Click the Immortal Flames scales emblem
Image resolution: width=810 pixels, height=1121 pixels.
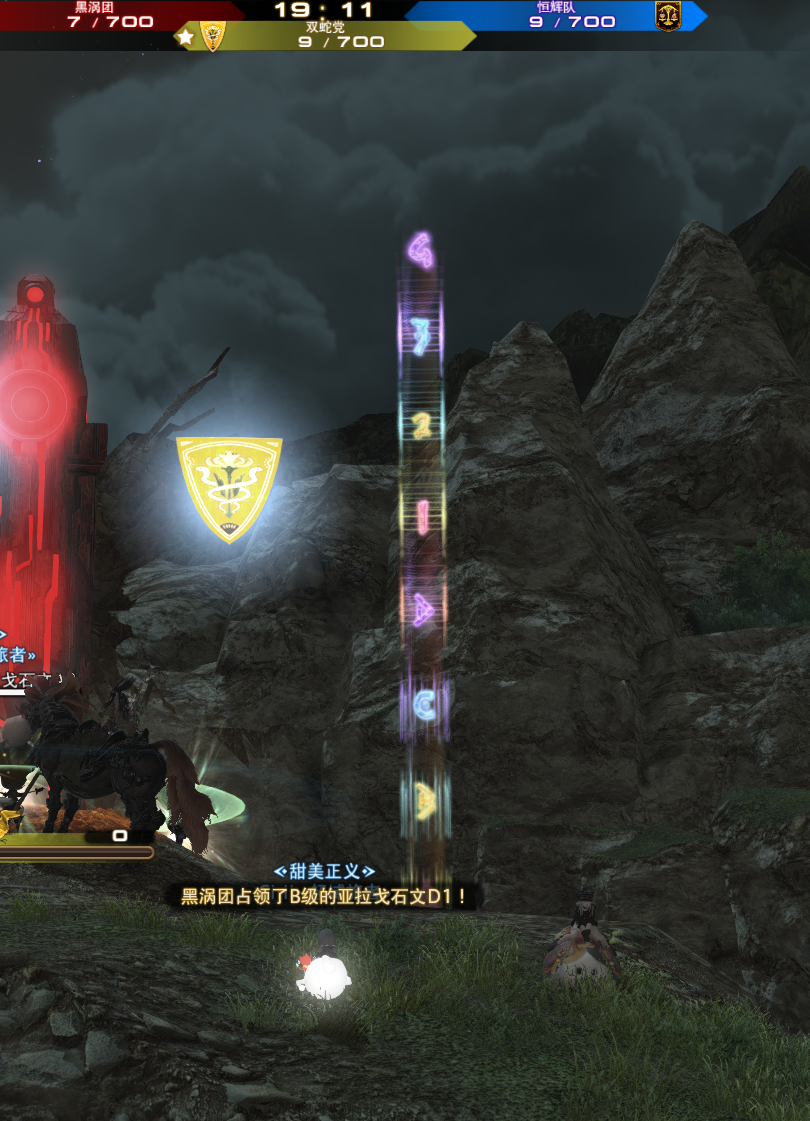point(668,16)
